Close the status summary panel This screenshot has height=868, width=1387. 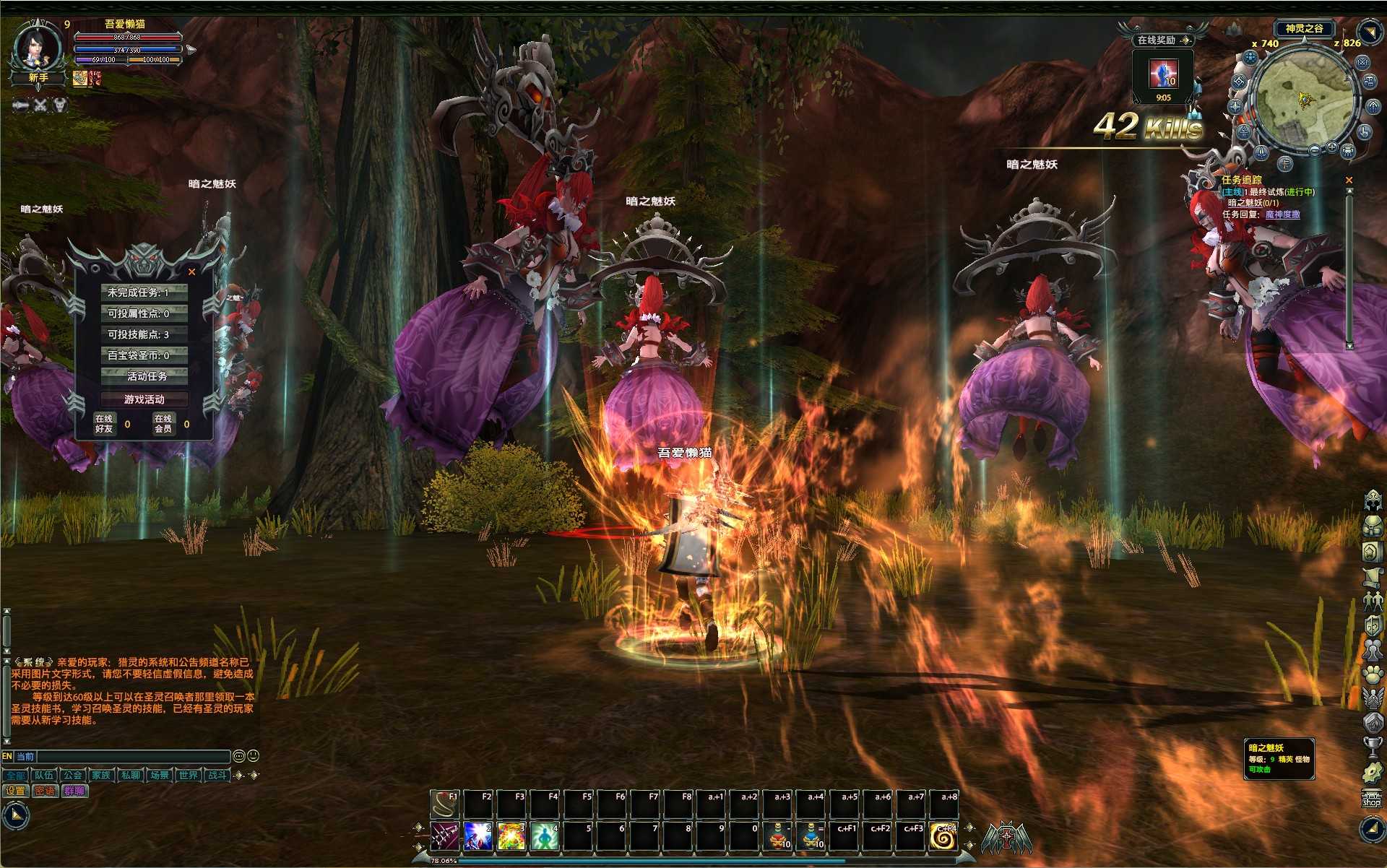[191, 272]
